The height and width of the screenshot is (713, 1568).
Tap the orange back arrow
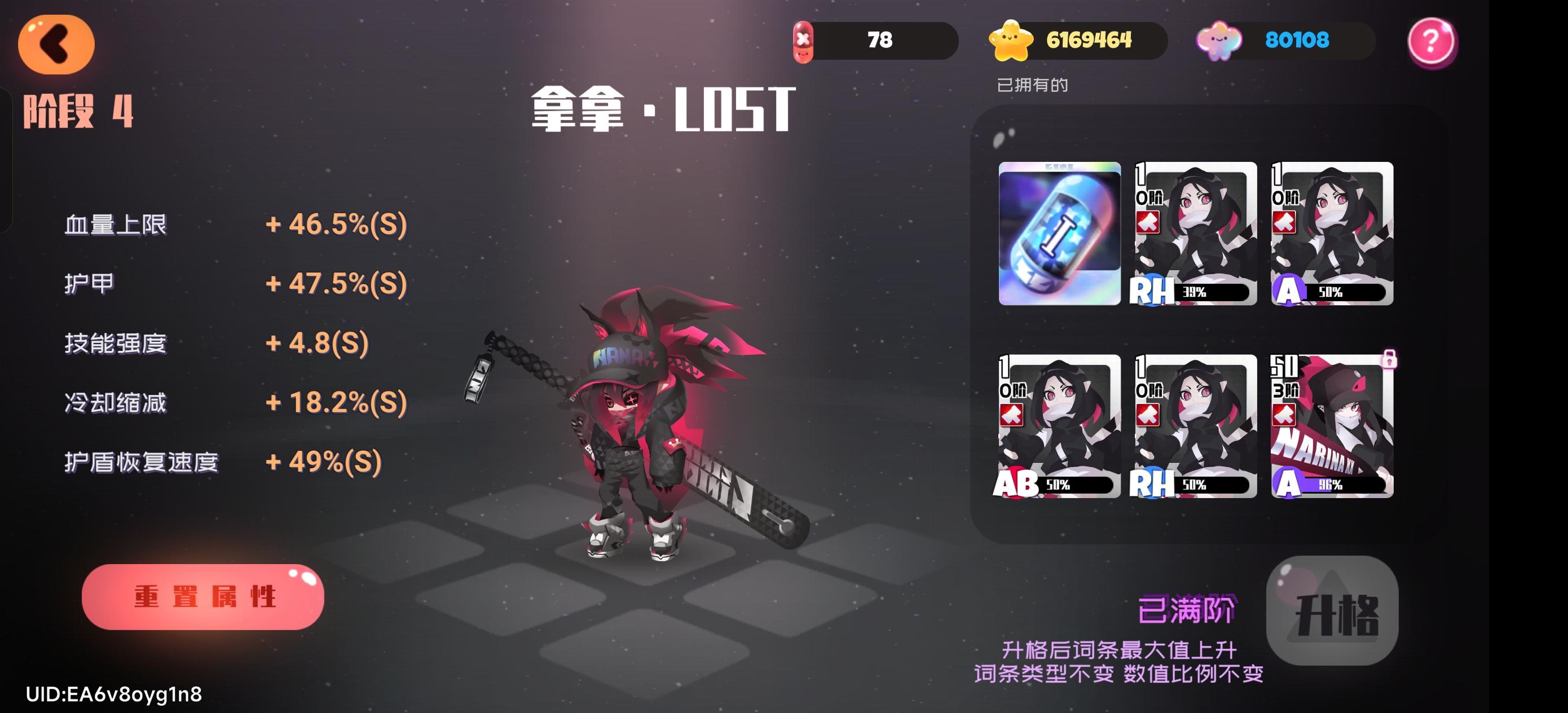(x=56, y=44)
